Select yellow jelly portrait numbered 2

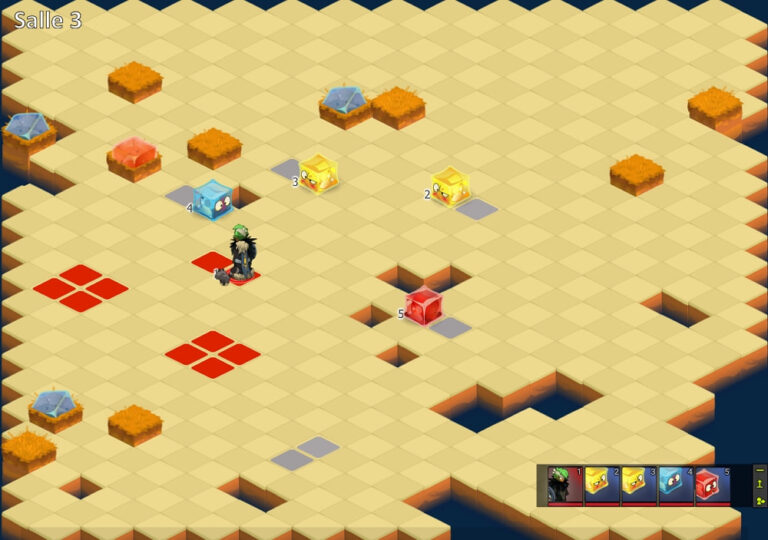tap(601, 485)
